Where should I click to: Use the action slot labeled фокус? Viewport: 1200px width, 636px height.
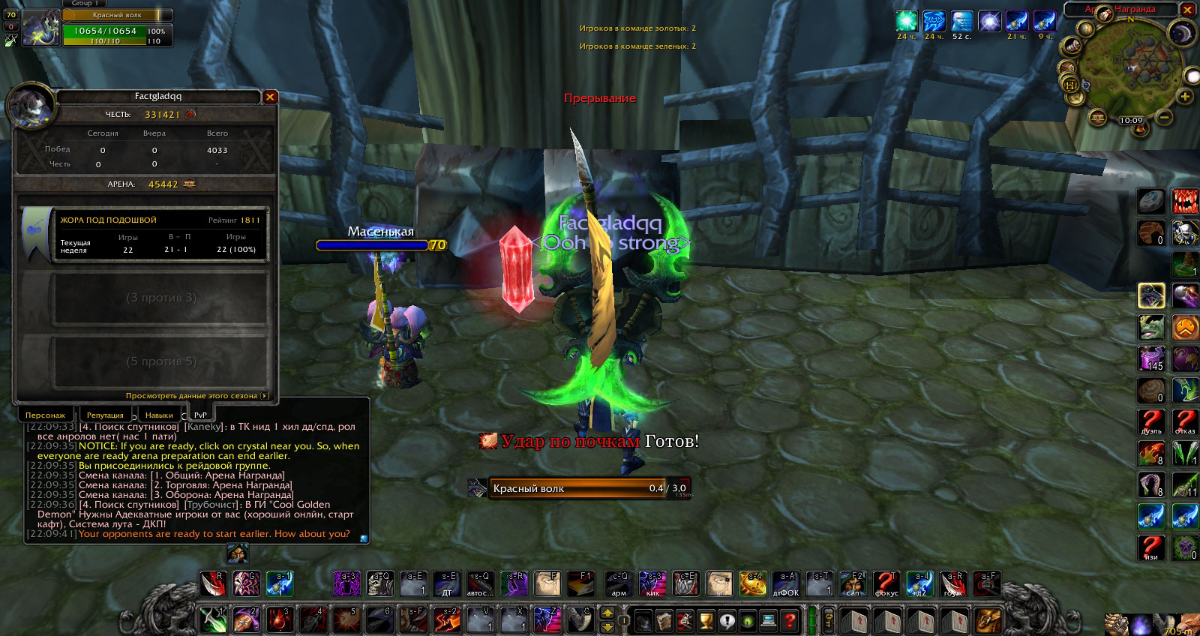[884, 582]
